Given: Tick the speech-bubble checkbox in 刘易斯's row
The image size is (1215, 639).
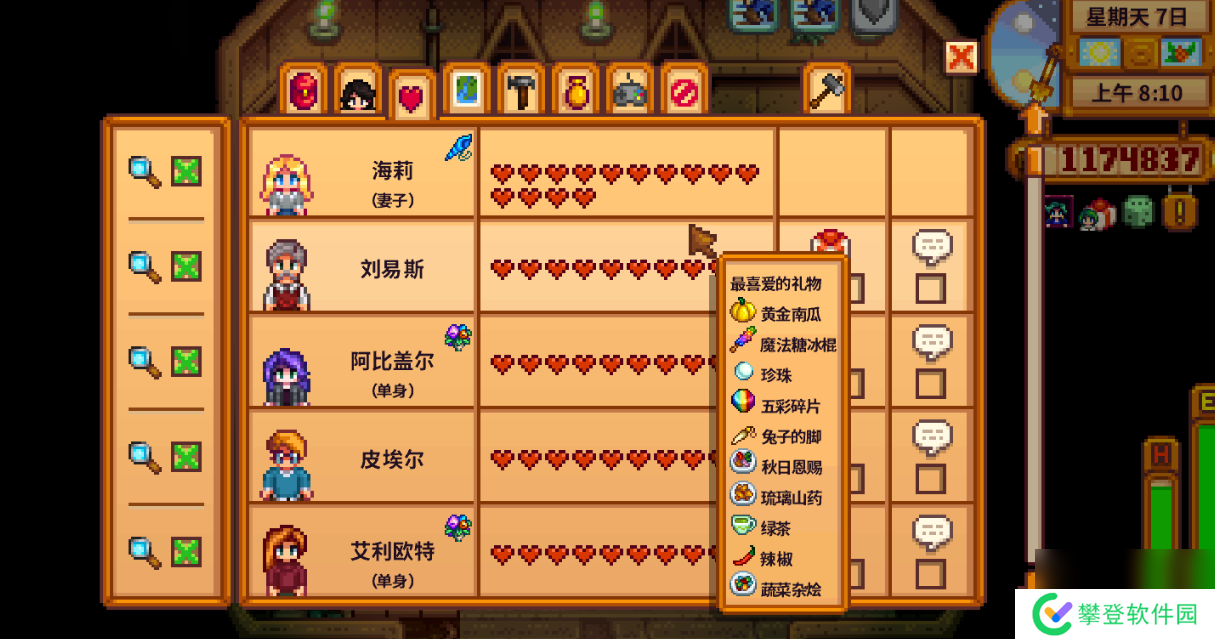Looking at the screenshot, I should coord(930,289).
